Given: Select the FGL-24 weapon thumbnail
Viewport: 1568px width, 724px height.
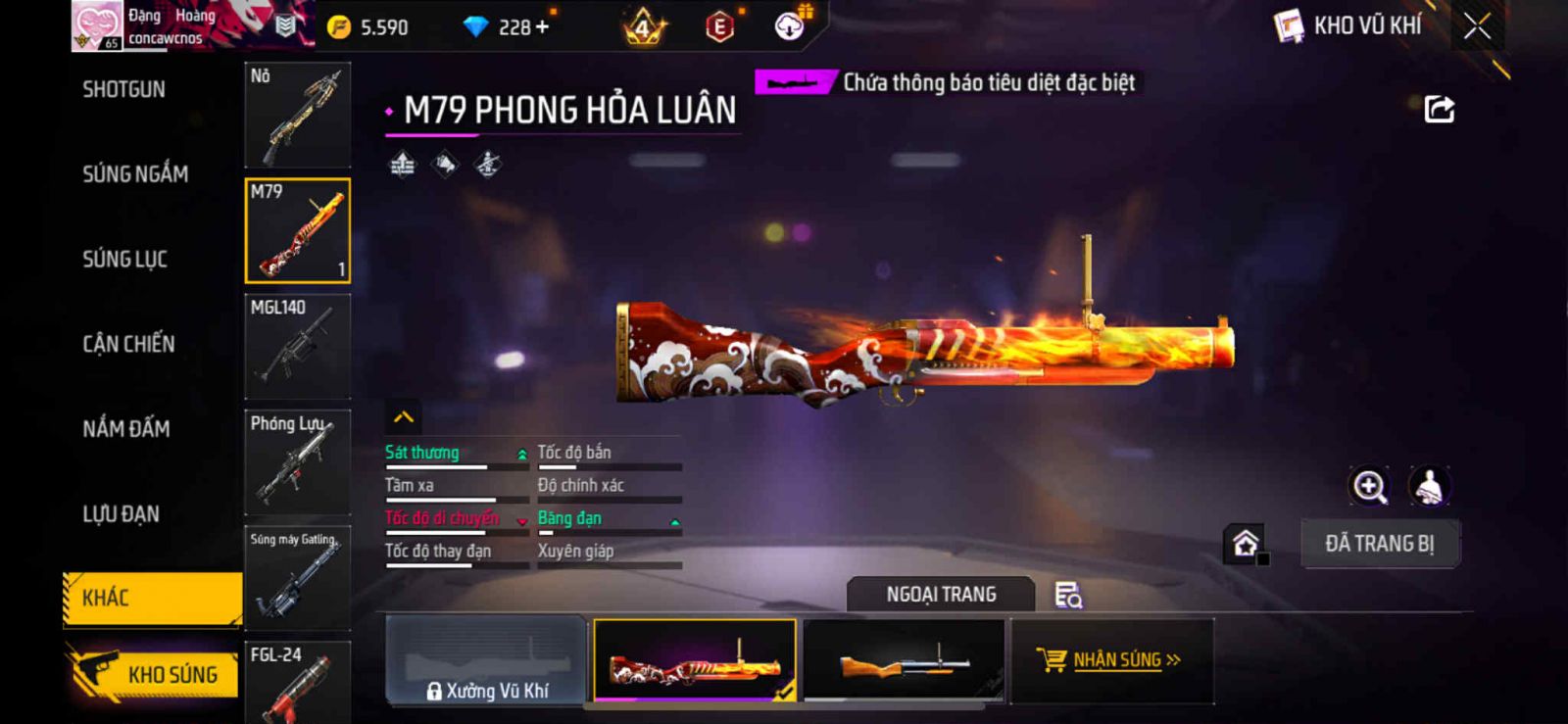Looking at the screenshot, I should coord(297,683).
